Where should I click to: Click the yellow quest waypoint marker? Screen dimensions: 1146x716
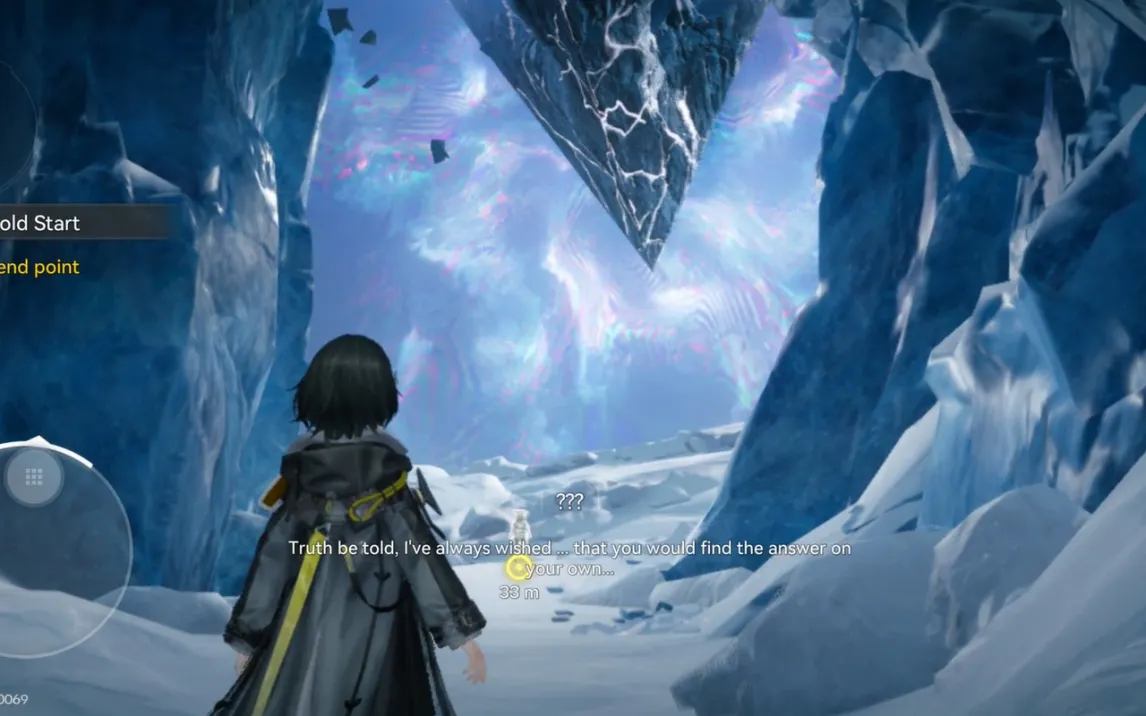pos(516,568)
